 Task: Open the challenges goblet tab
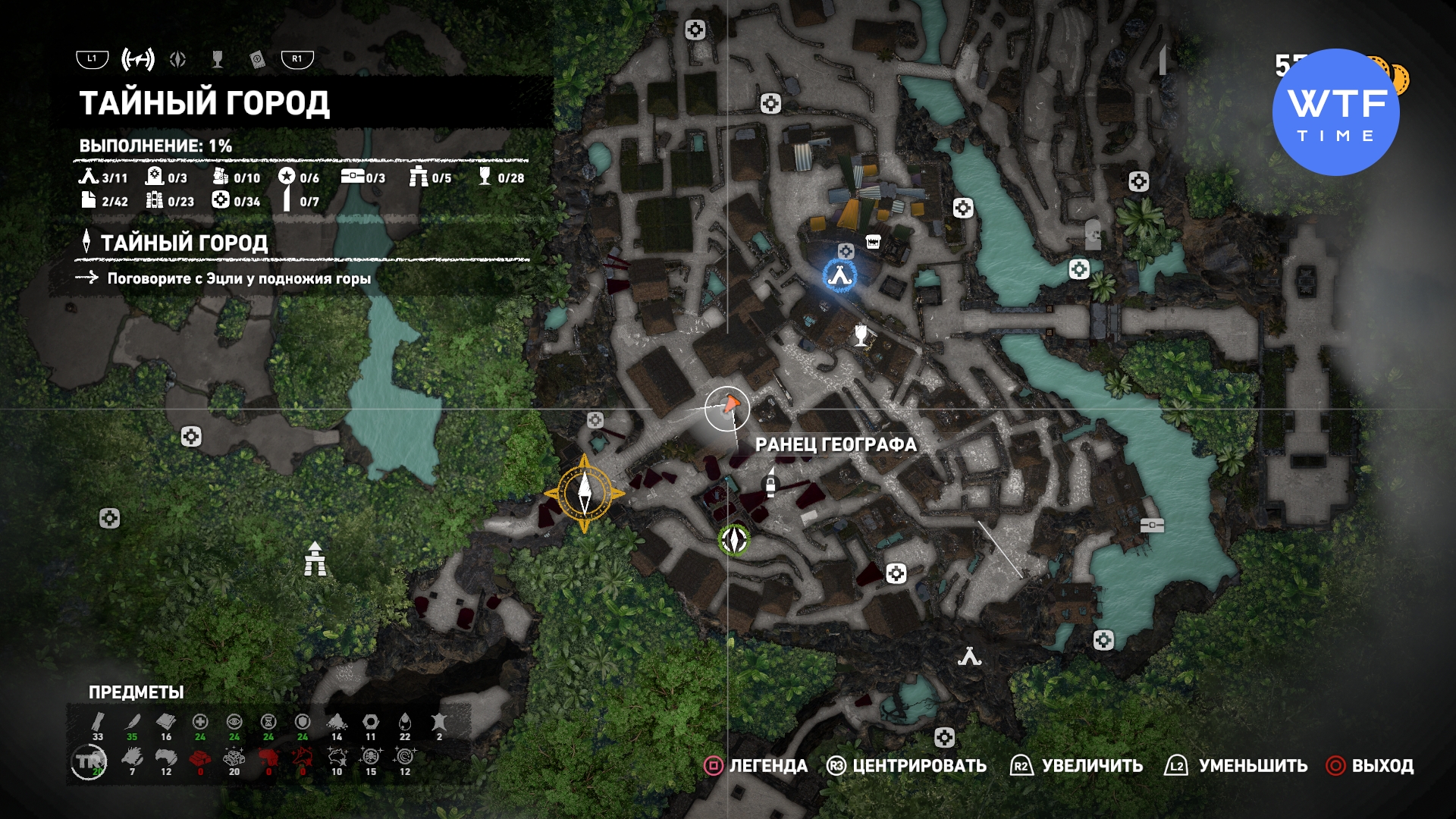click(218, 59)
